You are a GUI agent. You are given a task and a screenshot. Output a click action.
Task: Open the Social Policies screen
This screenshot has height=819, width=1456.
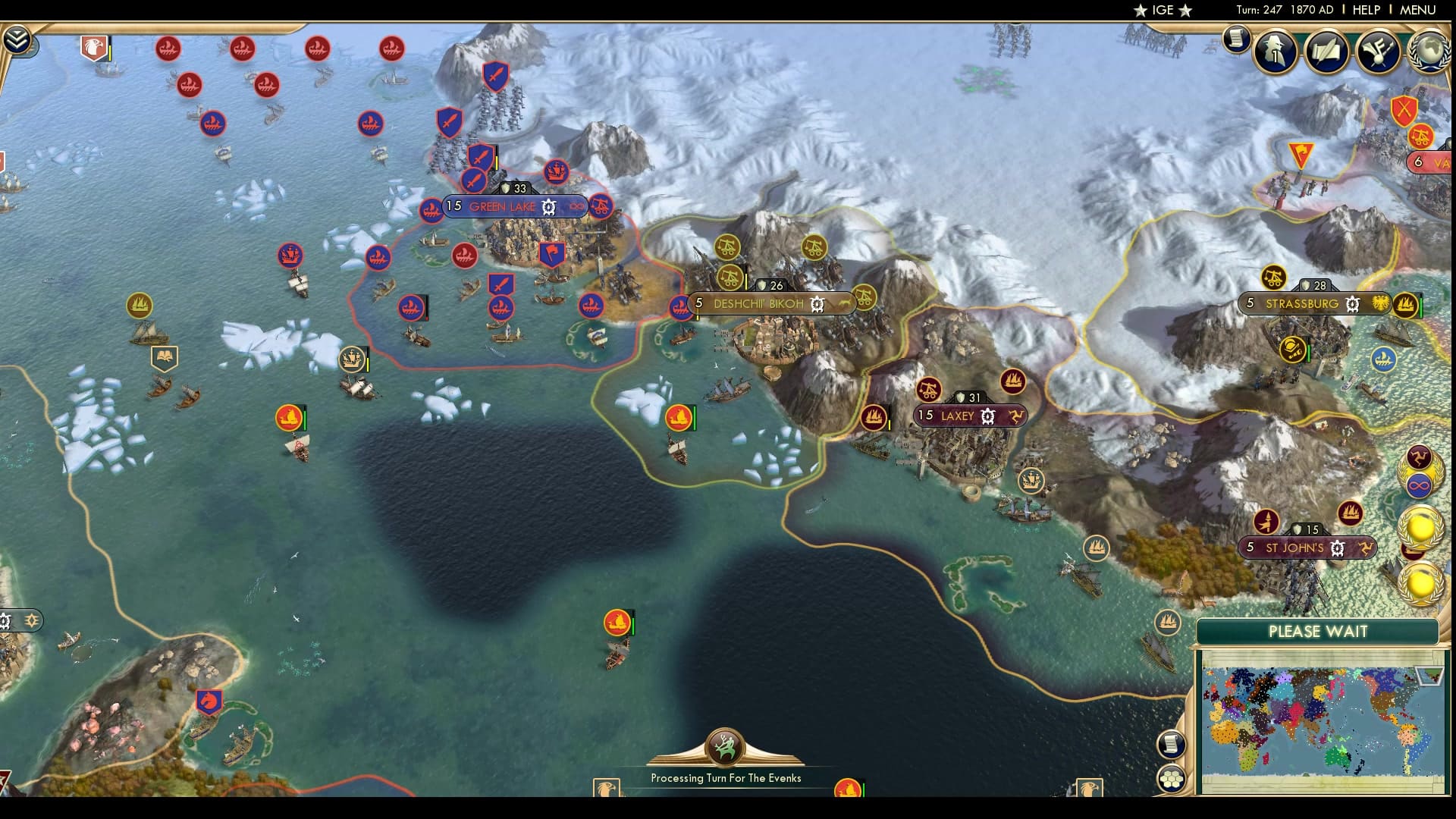1325,53
